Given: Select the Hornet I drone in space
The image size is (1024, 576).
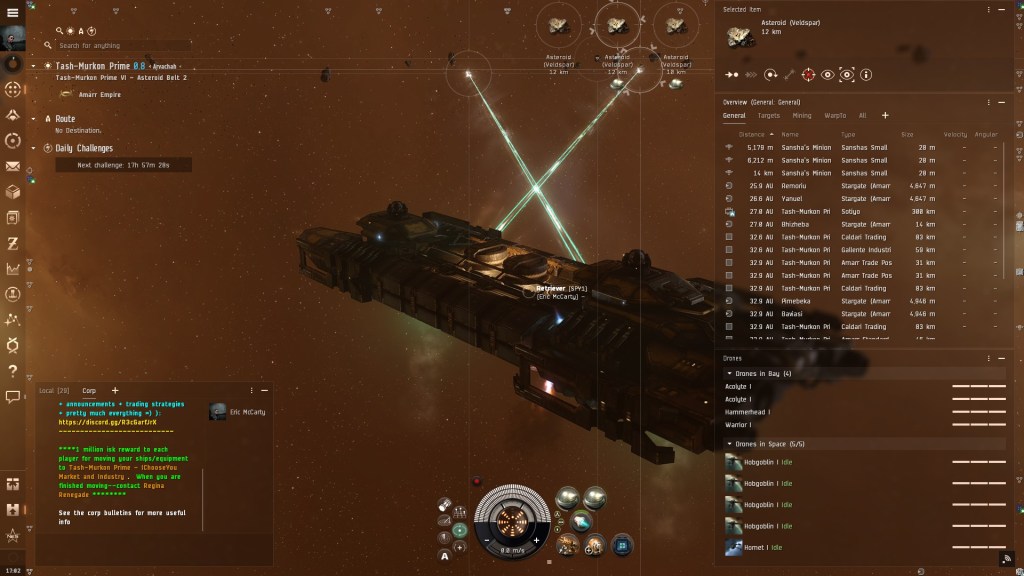Looking at the screenshot, I should point(757,548).
